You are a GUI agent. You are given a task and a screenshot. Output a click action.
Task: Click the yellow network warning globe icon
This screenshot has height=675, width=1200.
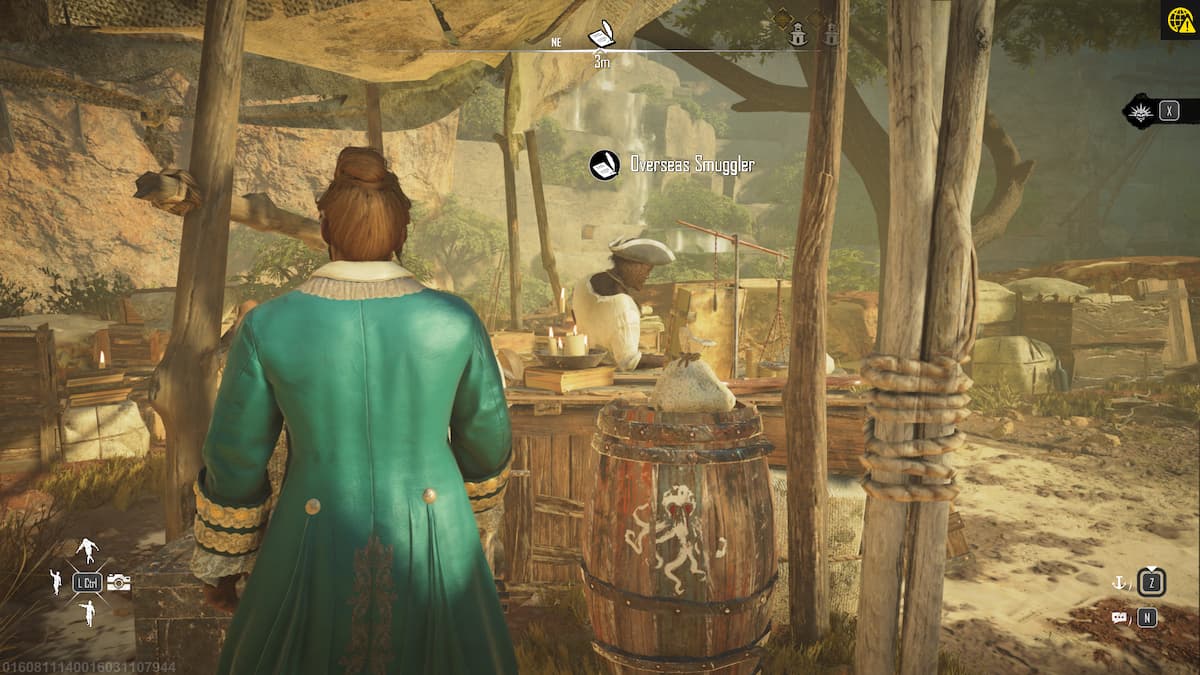point(1179,20)
